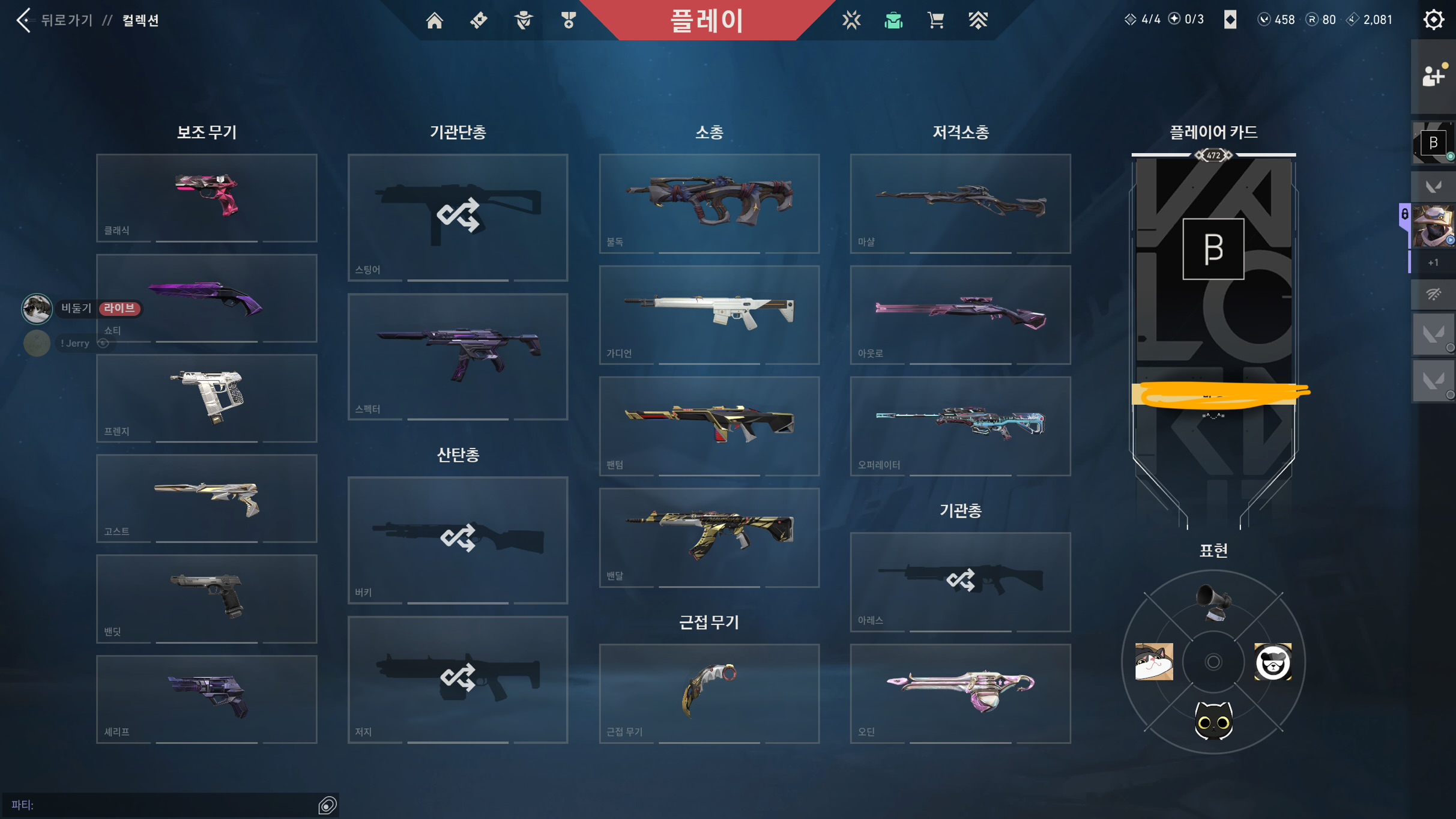1456x819 pixels.
Task: Select the black cat spray slot
Action: click(1213, 721)
